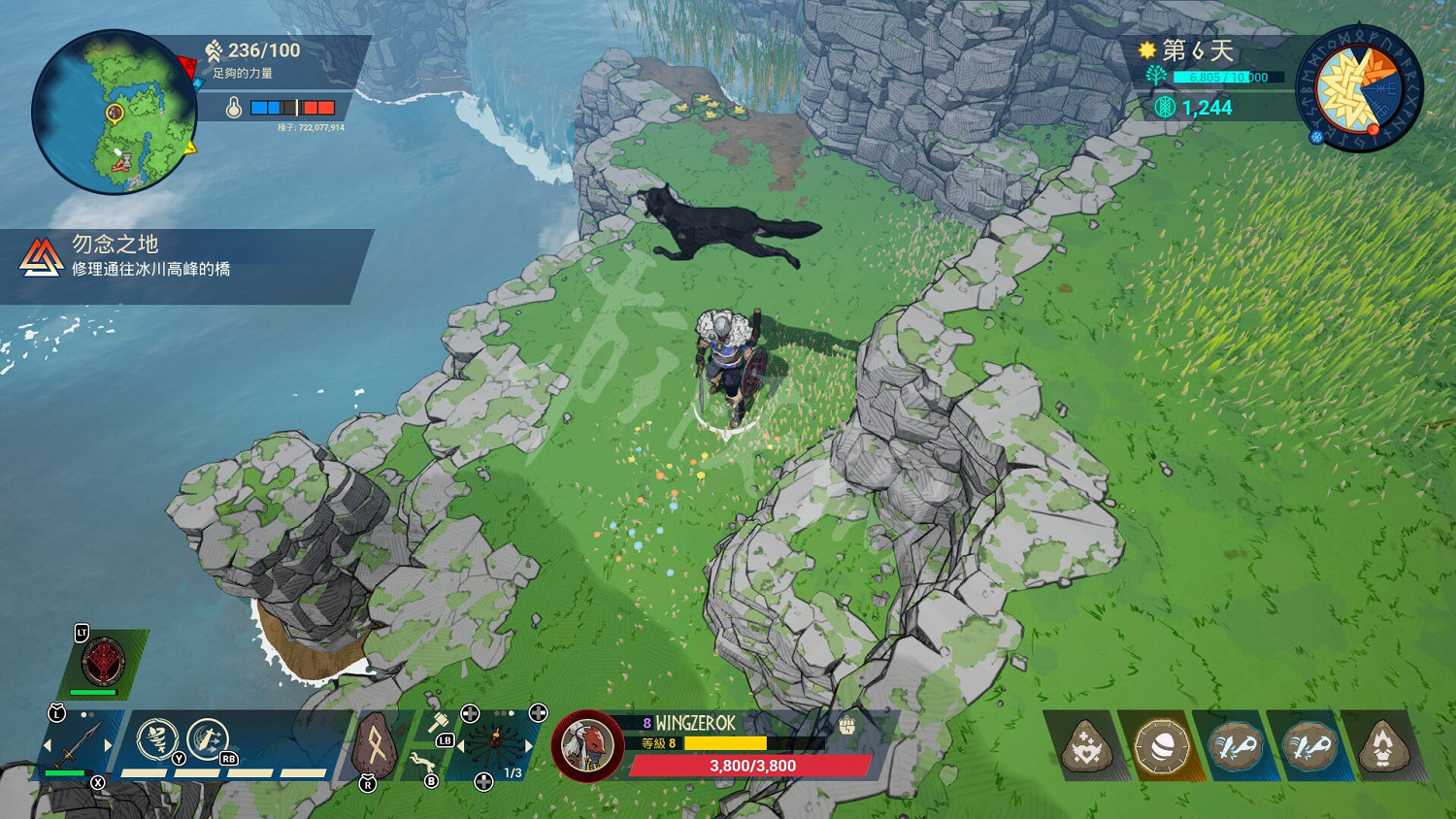Select the quest tracker about repairing the bridge

pos(184,257)
